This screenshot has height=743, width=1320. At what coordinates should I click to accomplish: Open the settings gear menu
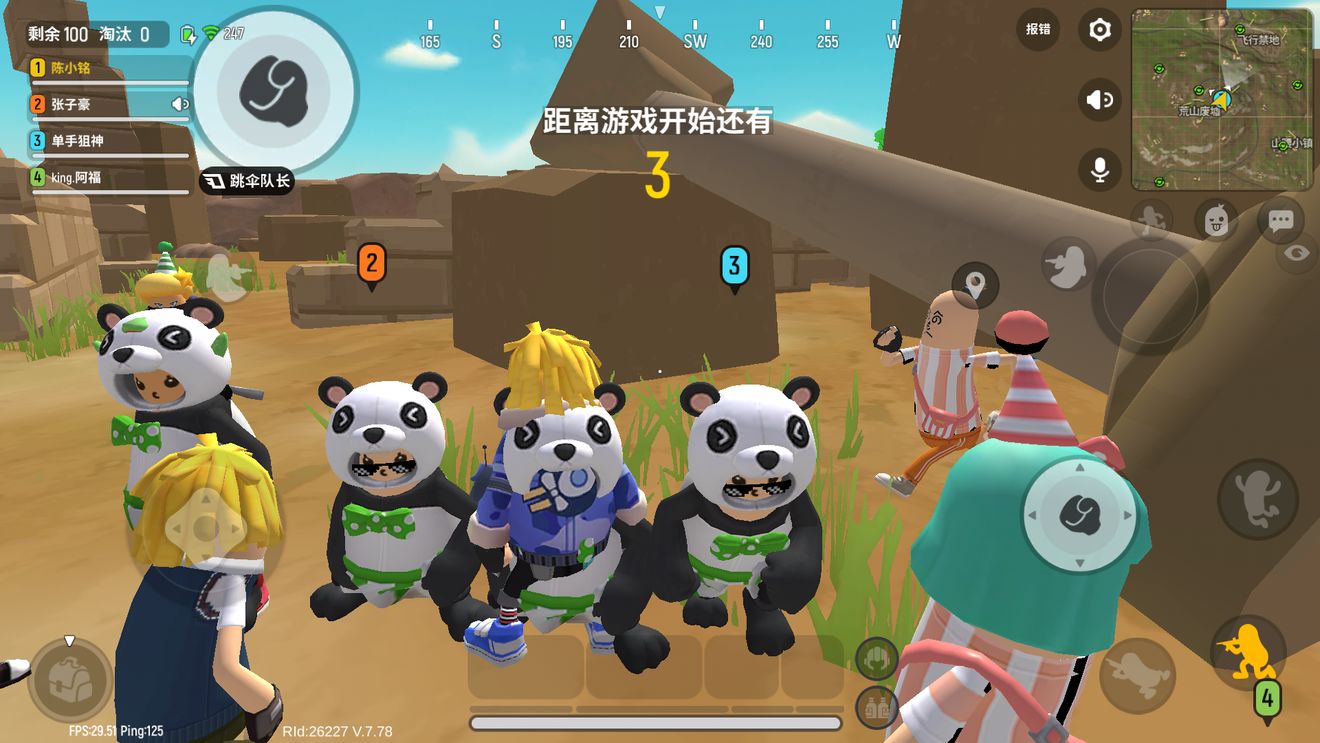pos(1099,30)
